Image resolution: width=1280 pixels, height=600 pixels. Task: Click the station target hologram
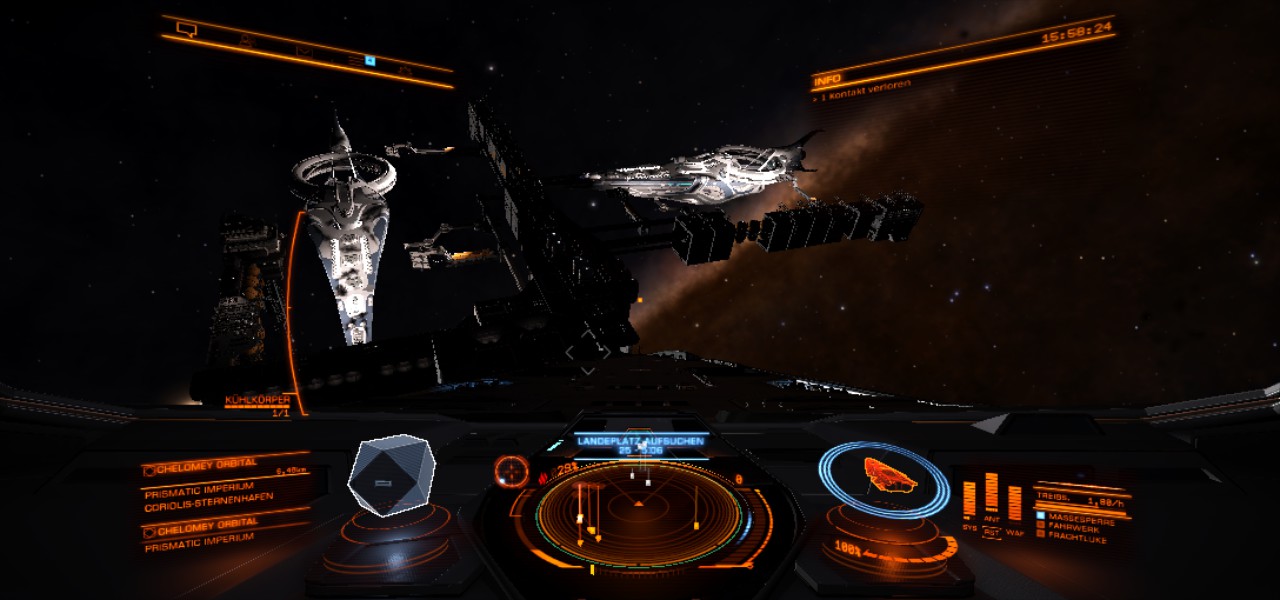[390, 475]
